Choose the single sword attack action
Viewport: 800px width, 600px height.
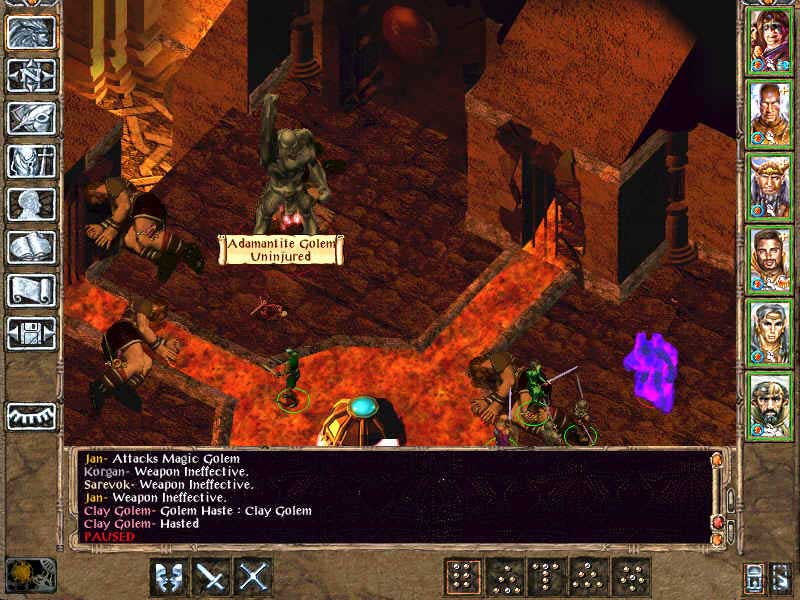click(x=212, y=577)
